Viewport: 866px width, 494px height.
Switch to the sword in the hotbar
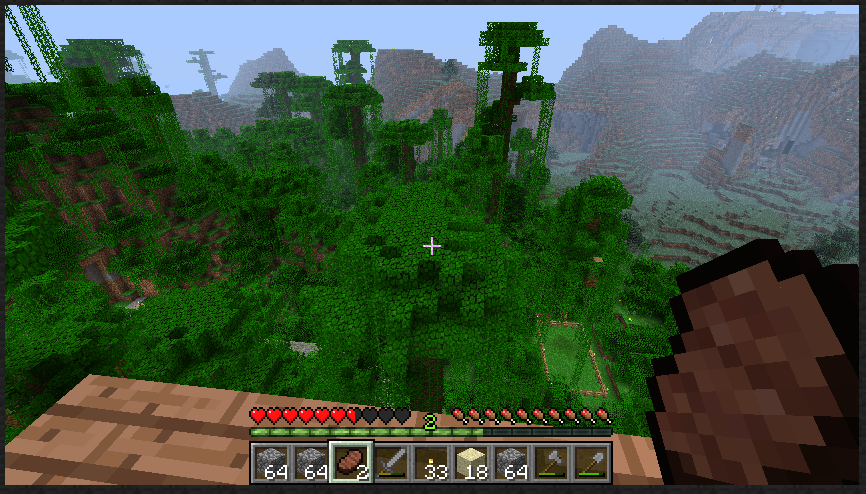tap(391, 462)
